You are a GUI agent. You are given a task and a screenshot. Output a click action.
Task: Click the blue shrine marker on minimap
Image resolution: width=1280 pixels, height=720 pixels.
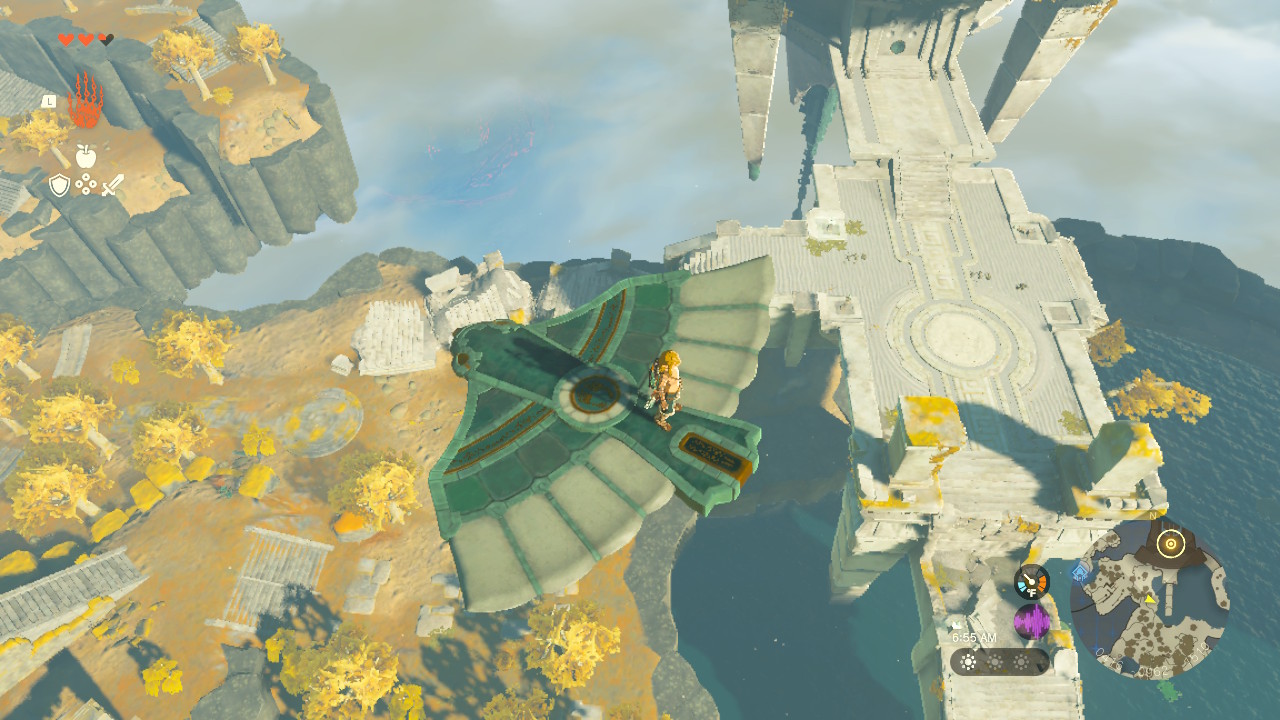[x=1080, y=572]
